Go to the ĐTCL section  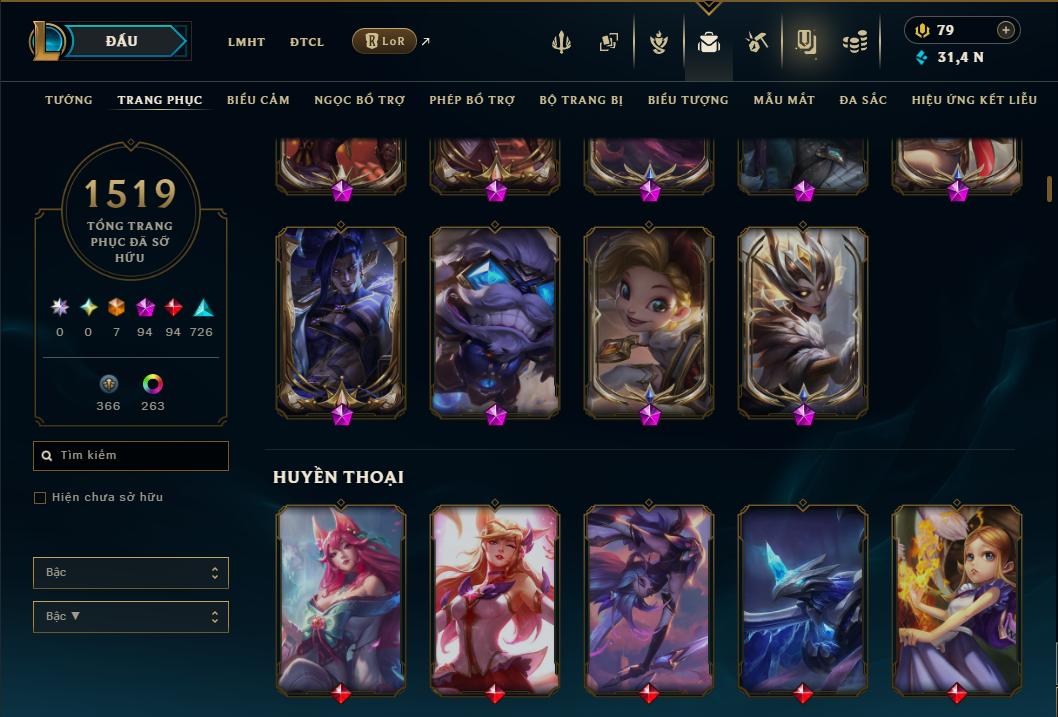tap(307, 42)
